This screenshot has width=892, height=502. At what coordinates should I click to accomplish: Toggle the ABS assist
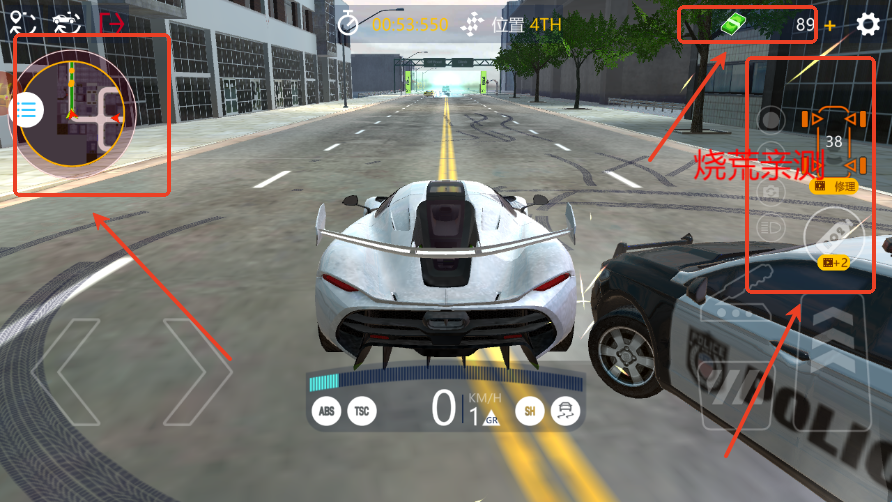[326, 410]
